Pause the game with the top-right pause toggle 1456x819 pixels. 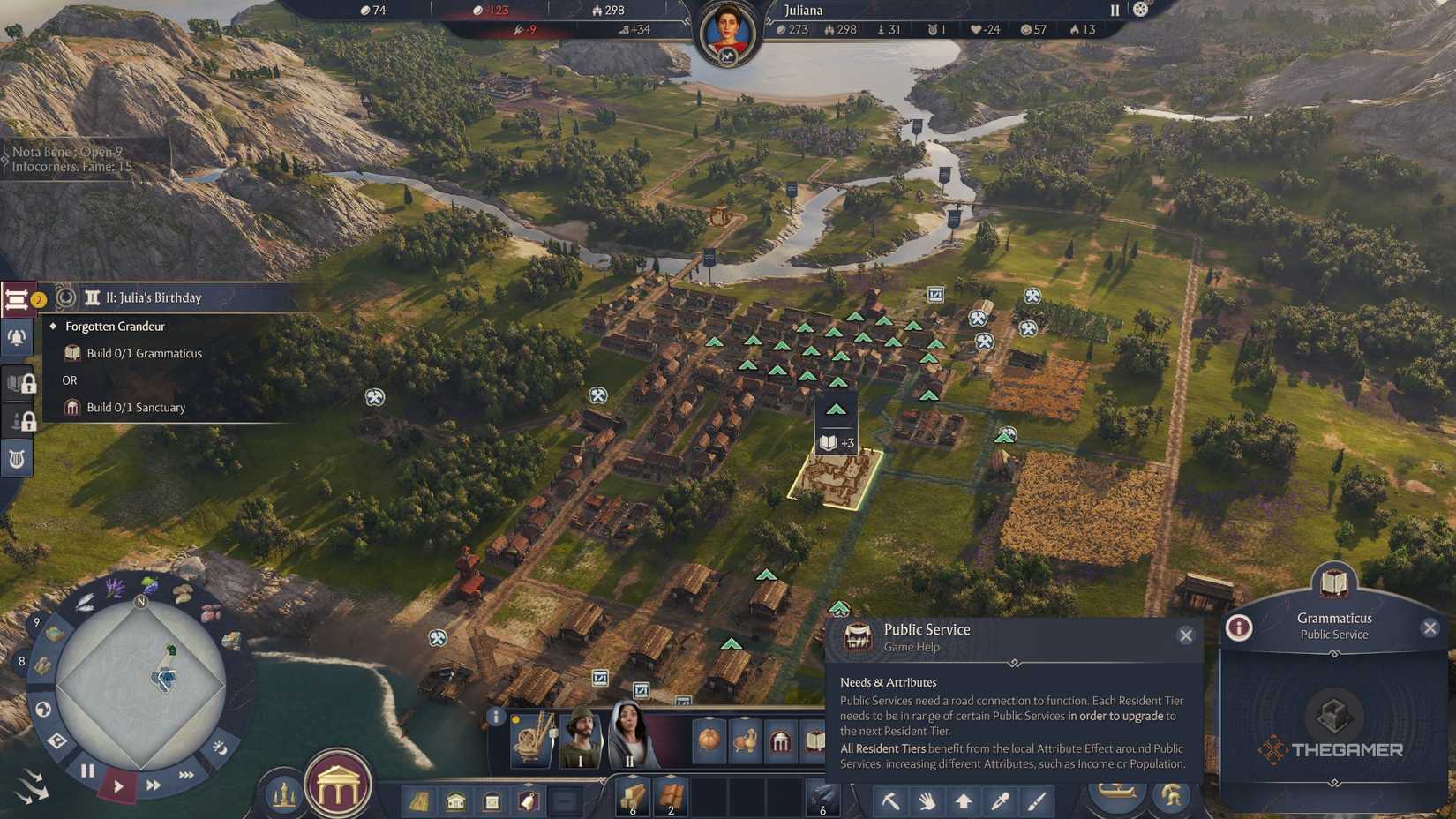tap(1114, 10)
